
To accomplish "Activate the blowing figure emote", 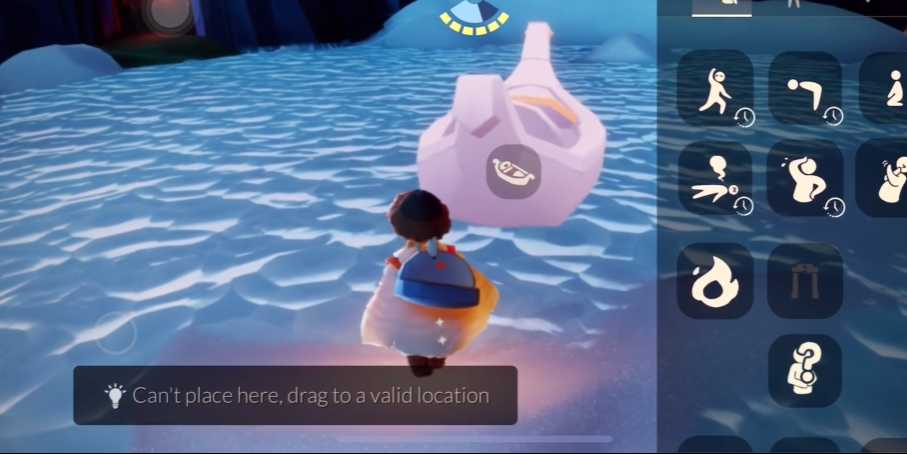I will coord(714,178).
